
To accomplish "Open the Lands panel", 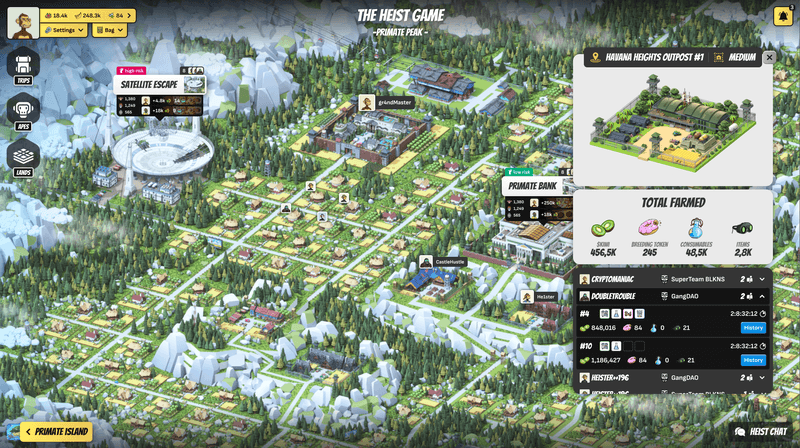I will point(23,157).
